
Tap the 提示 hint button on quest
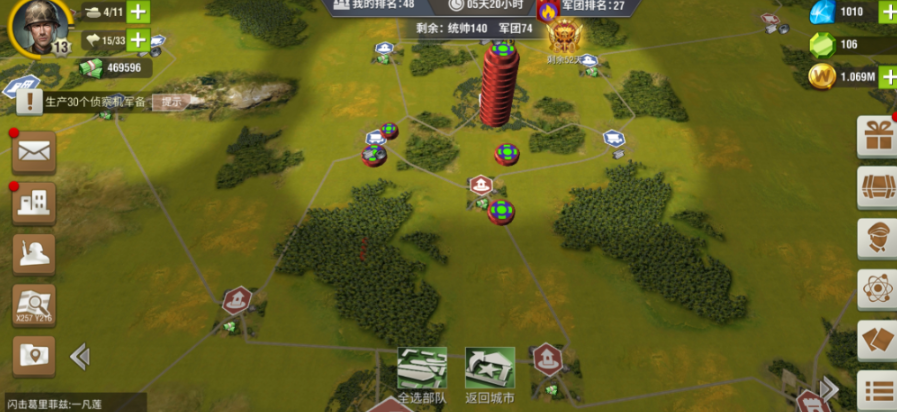(172, 101)
